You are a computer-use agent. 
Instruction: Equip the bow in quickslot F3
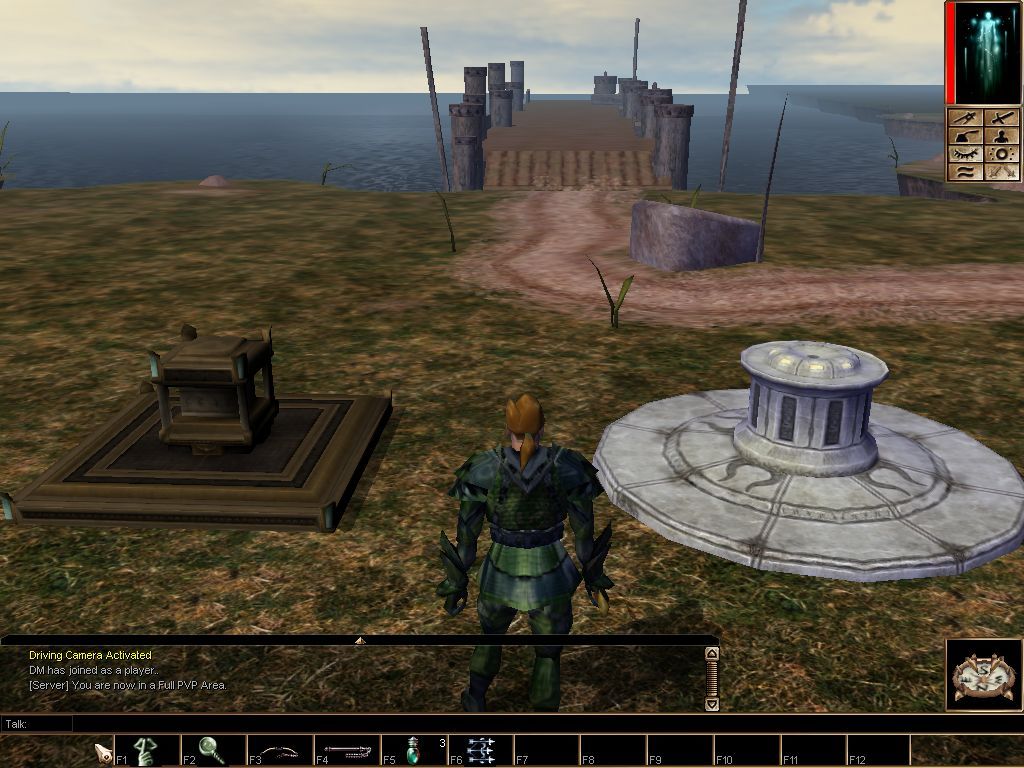pos(279,750)
